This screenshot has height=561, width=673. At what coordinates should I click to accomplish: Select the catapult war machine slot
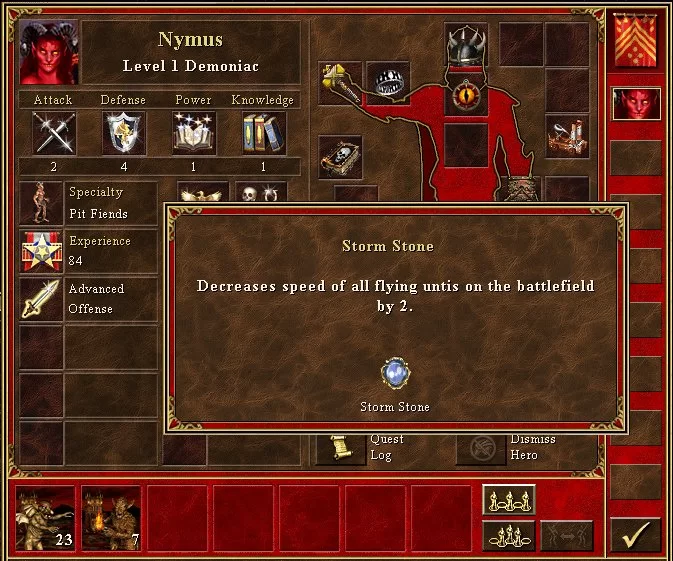click(x=567, y=137)
